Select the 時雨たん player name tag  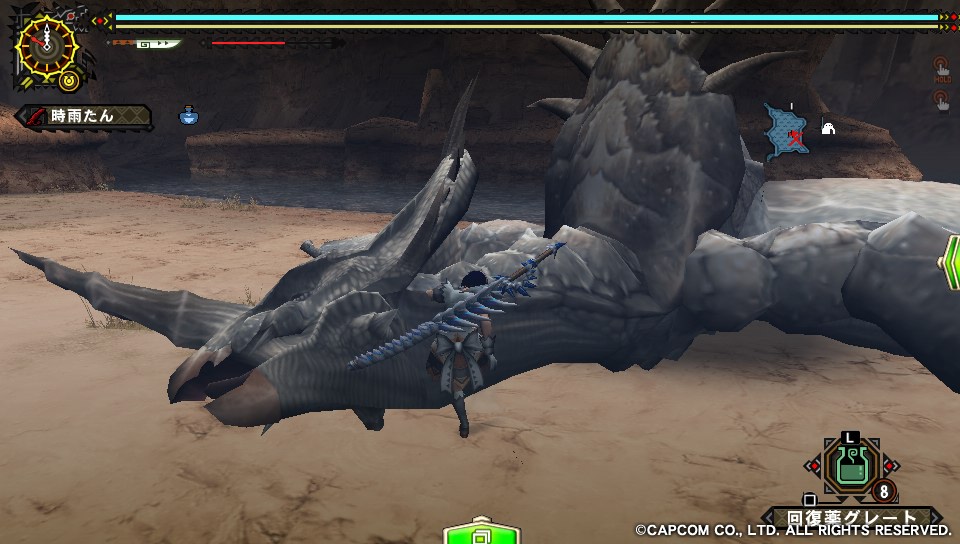pos(85,116)
